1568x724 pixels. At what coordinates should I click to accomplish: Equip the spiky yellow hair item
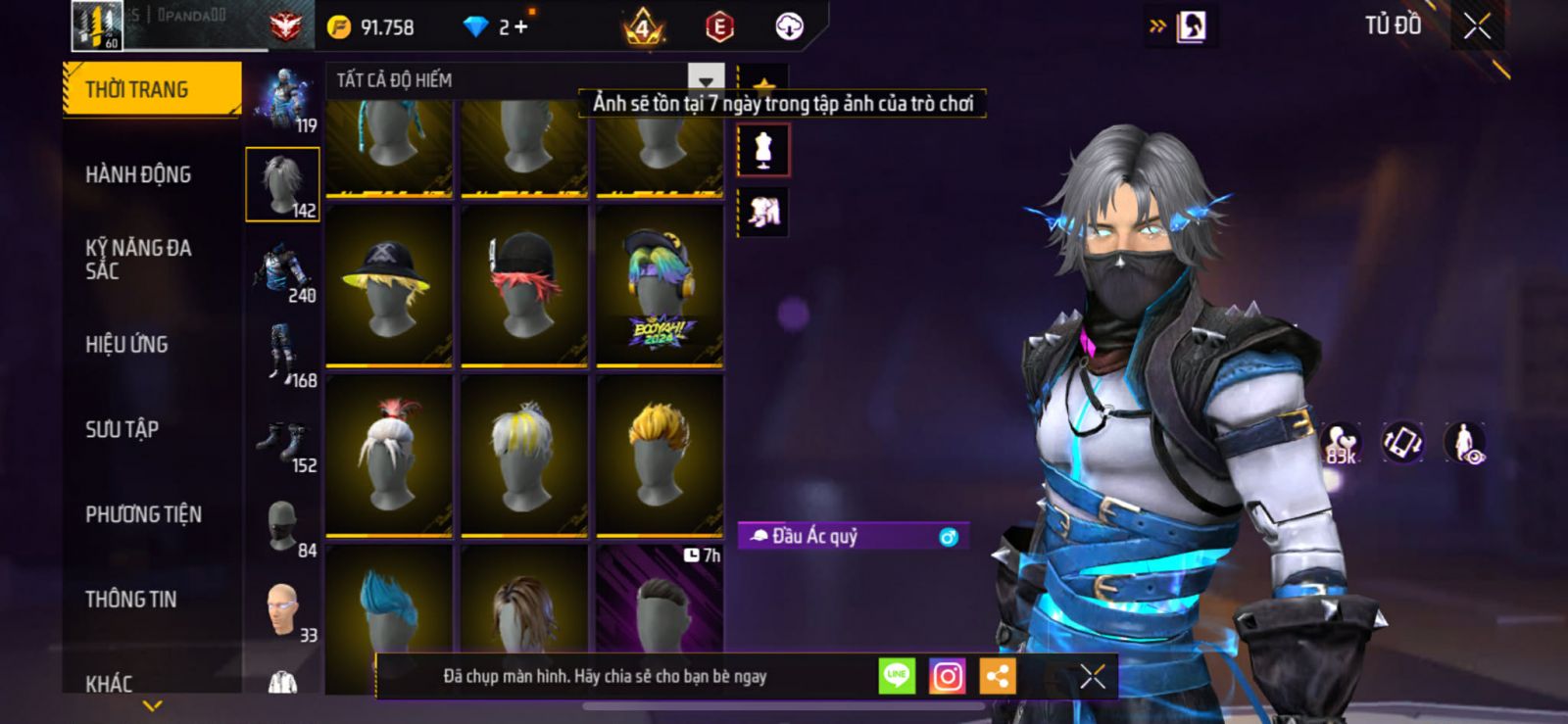[660, 455]
